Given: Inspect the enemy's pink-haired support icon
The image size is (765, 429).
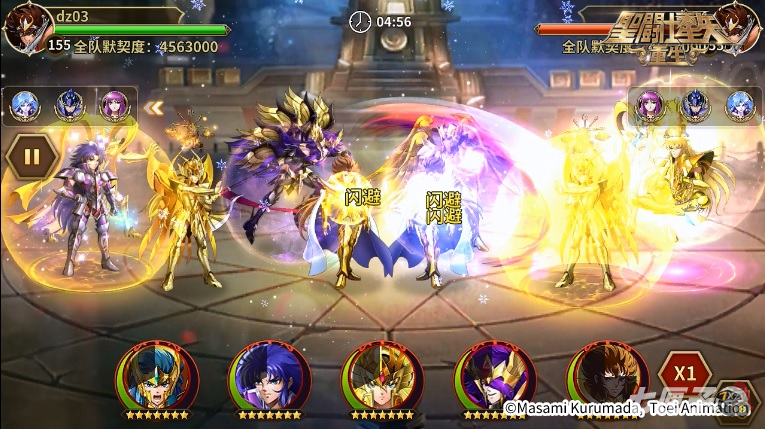Looking at the screenshot, I should pos(651,104).
